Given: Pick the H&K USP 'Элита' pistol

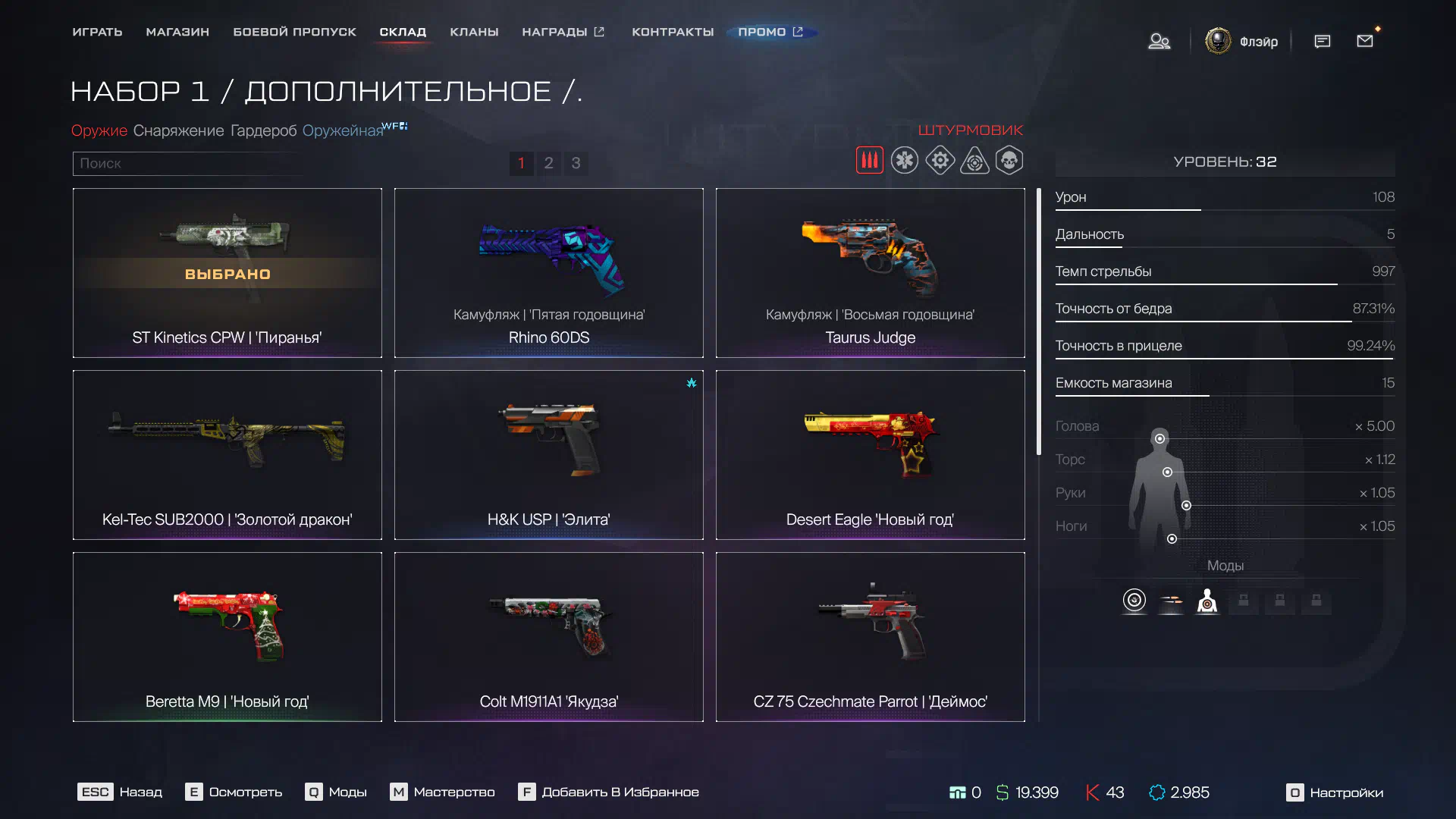Looking at the screenshot, I should [x=548, y=455].
